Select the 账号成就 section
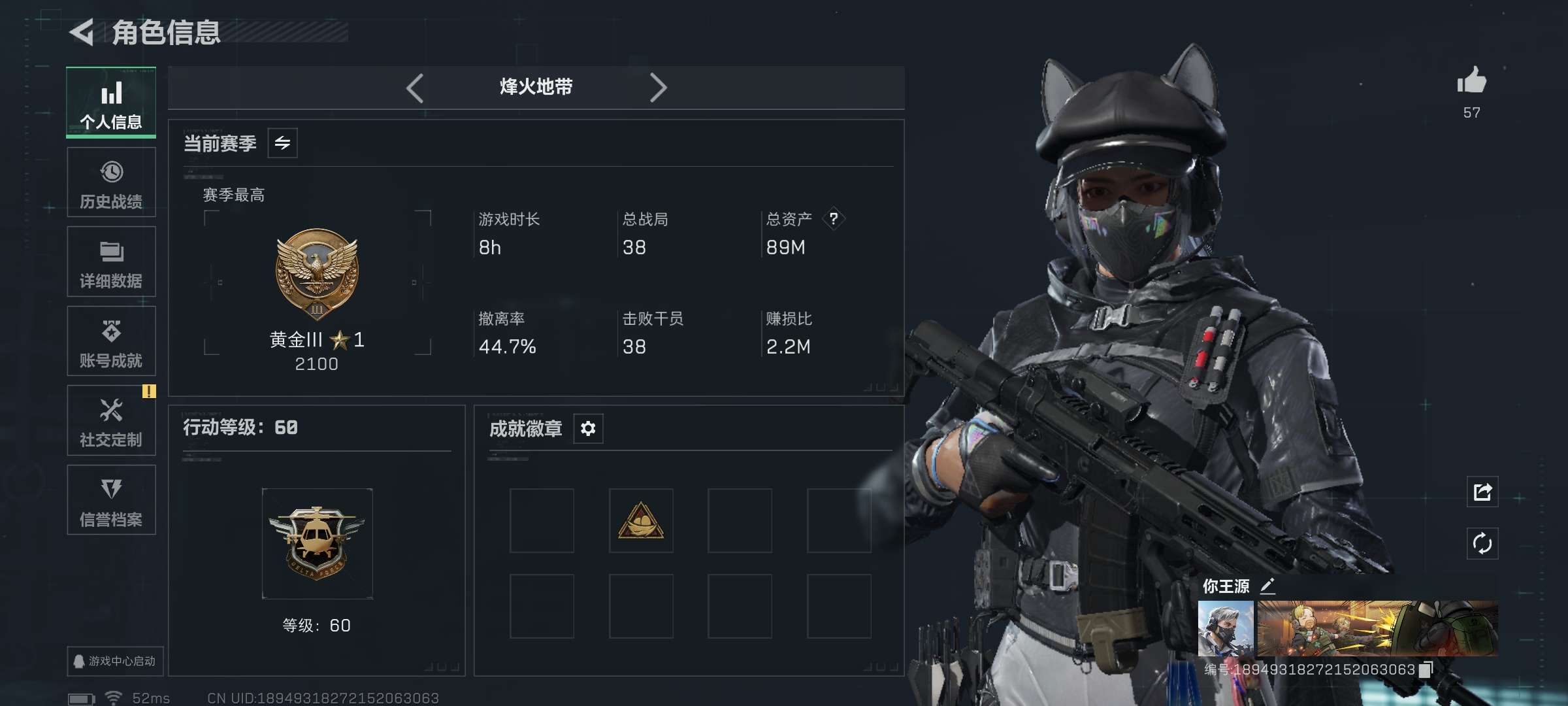Viewport: 1568px width, 706px height. pos(111,341)
